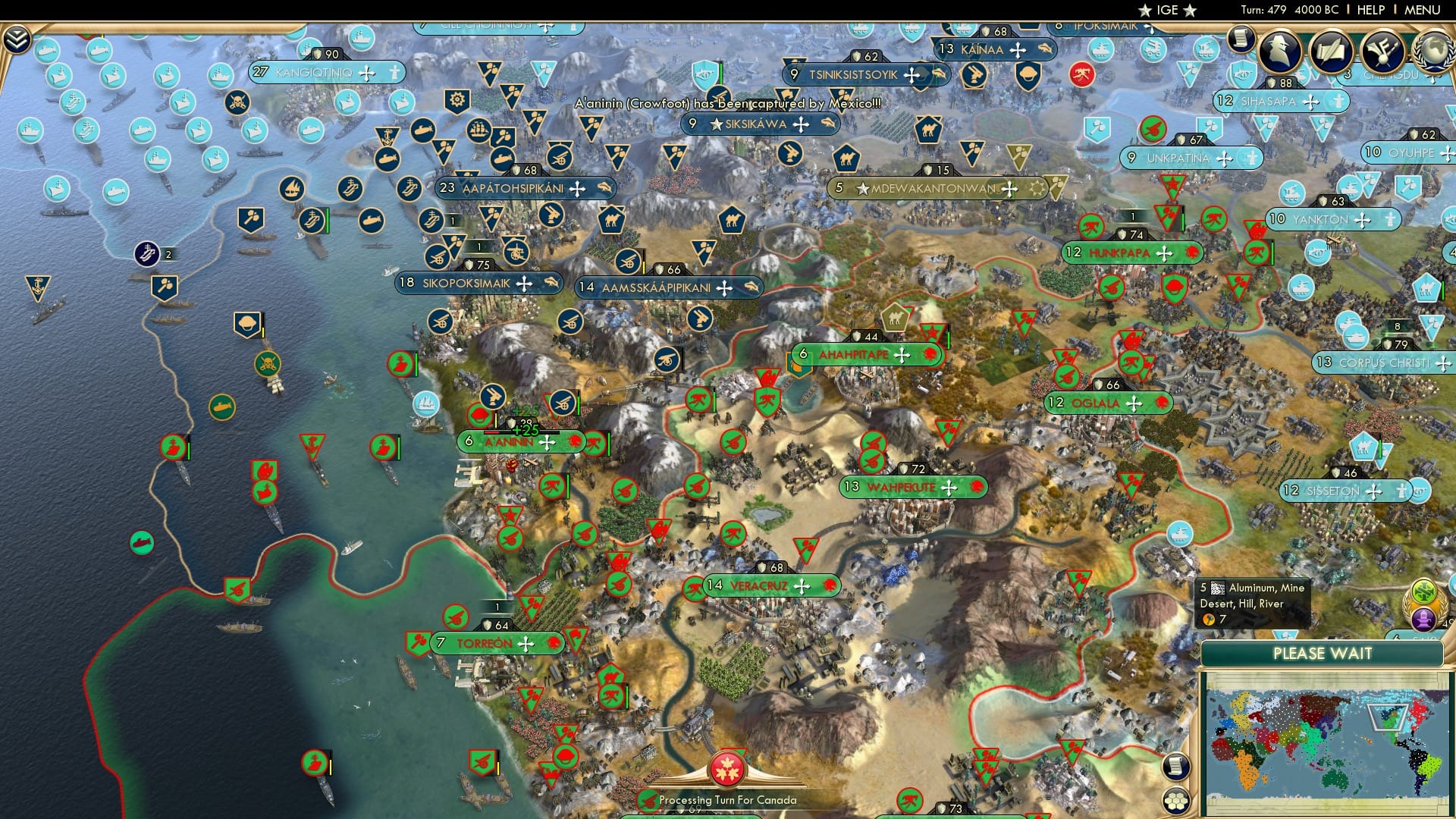Click the notification log scroll icon top-right

click(x=1242, y=39)
